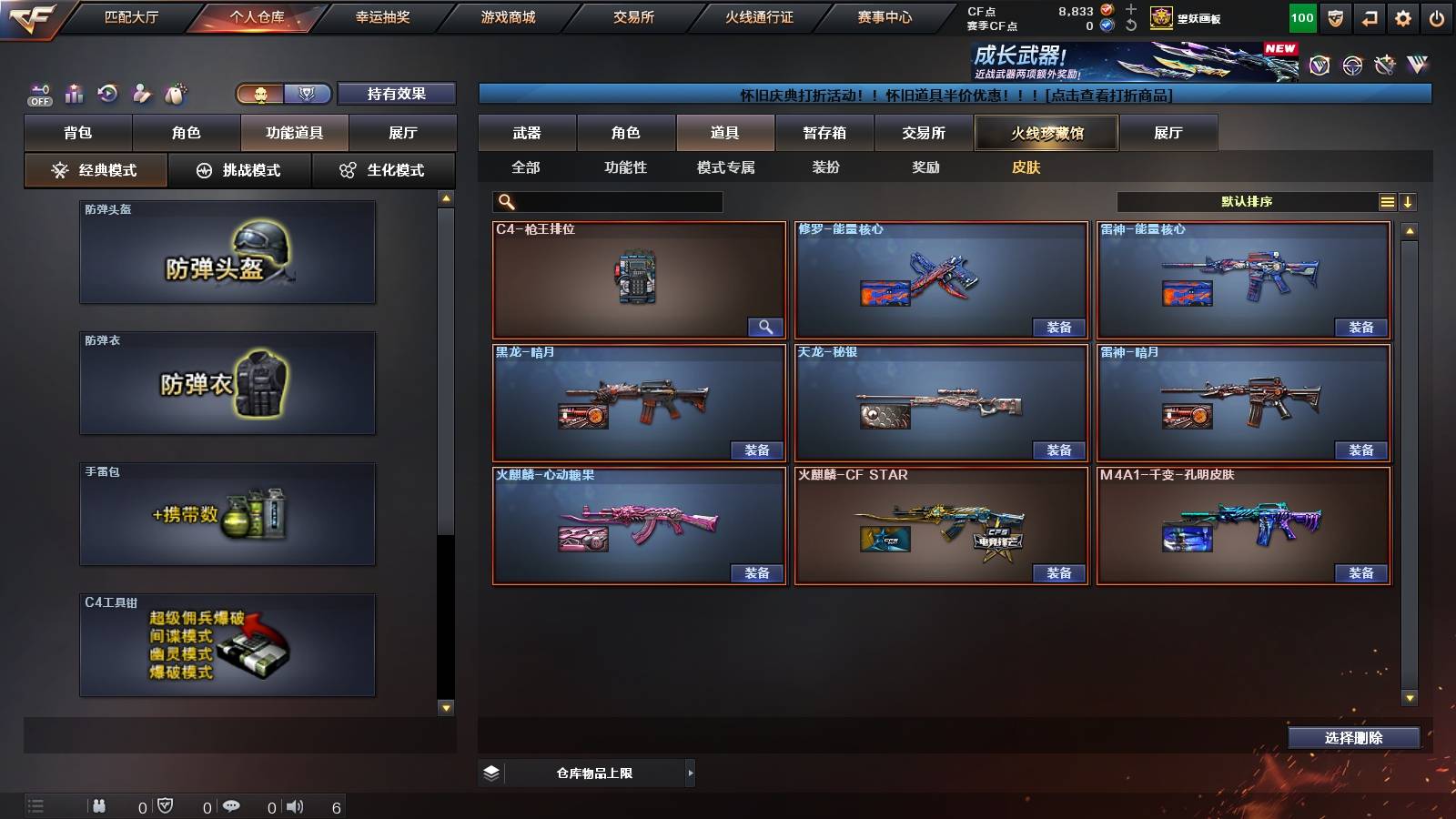Click the power/exit icon at top right
1456x819 pixels.
[x=1436, y=17]
